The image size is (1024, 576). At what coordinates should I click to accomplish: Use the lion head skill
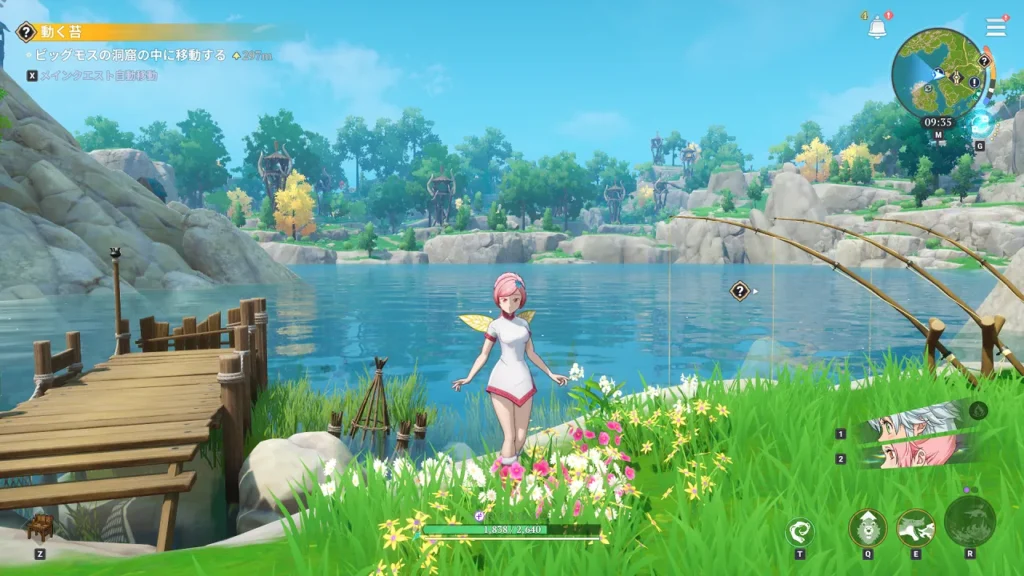[868, 527]
